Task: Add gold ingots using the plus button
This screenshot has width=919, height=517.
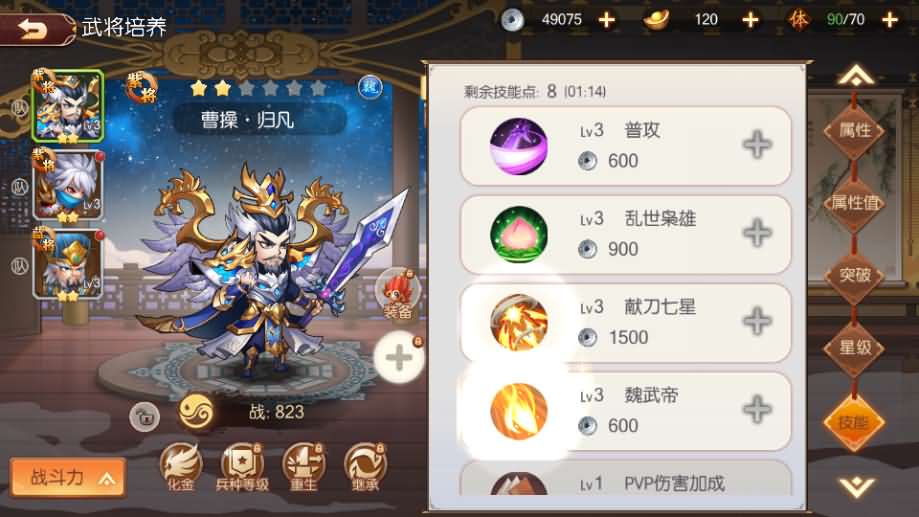Action: tap(750, 19)
